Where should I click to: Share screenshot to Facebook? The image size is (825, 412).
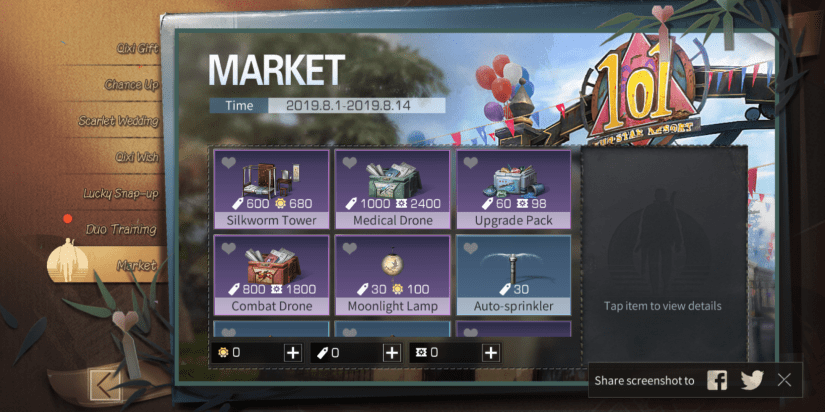tap(717, 380)
